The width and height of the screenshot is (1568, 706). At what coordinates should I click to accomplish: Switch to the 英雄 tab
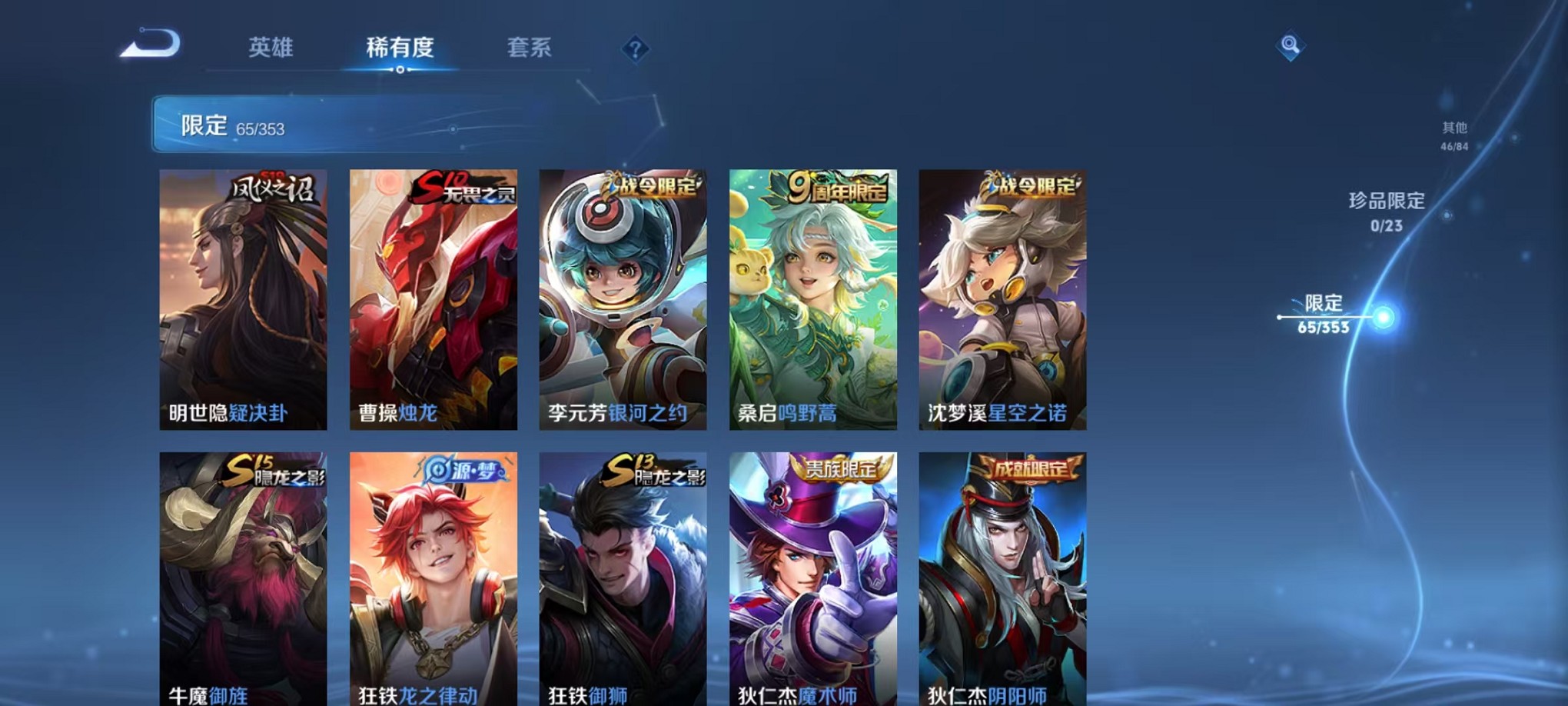(271, 48)
